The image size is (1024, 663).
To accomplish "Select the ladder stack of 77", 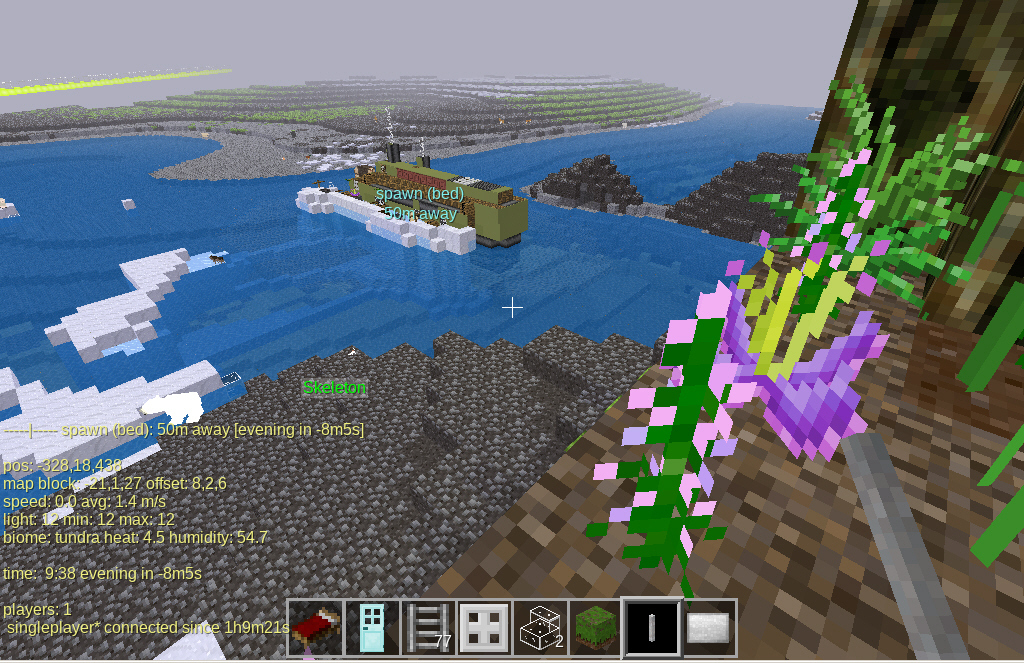I will coord(428,628).
